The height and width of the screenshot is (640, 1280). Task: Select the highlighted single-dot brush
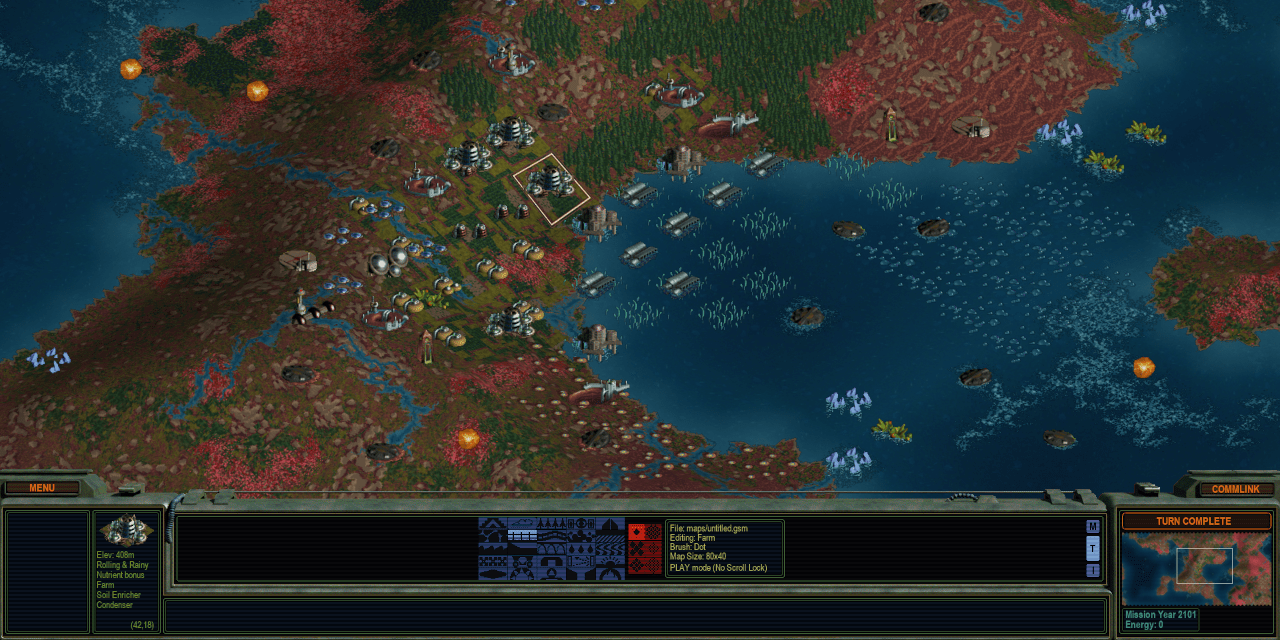pyautogui.click(x=637, y=532)
